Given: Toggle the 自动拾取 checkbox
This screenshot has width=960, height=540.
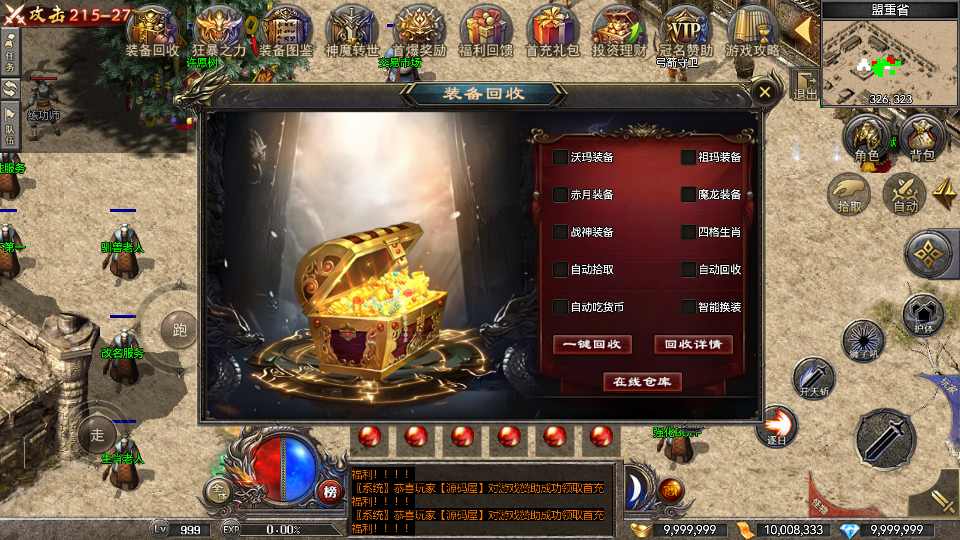Looking at the screenshot, I should click(x=560, y=269).
